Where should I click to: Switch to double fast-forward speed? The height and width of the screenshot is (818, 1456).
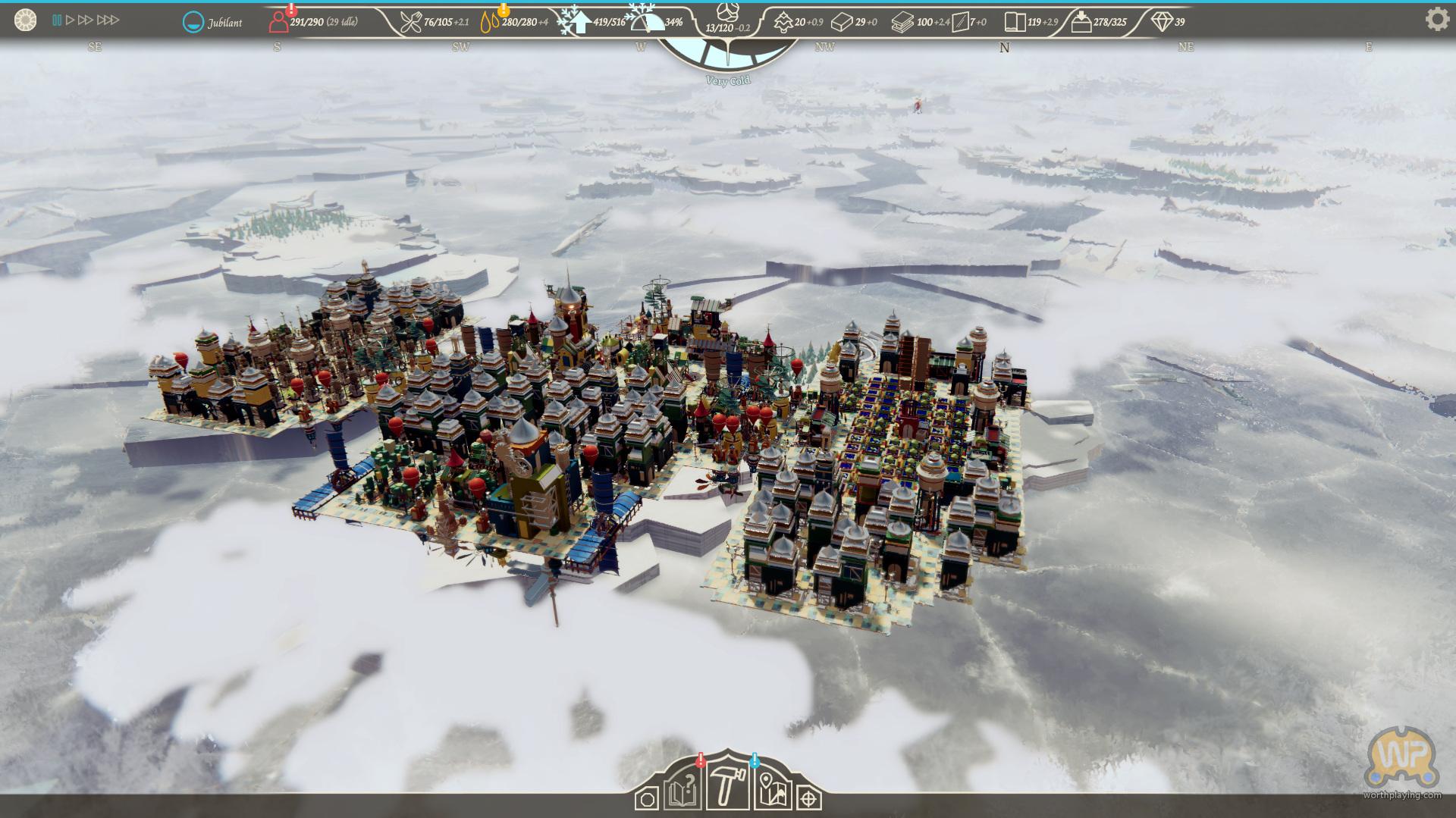click(86, 20)
